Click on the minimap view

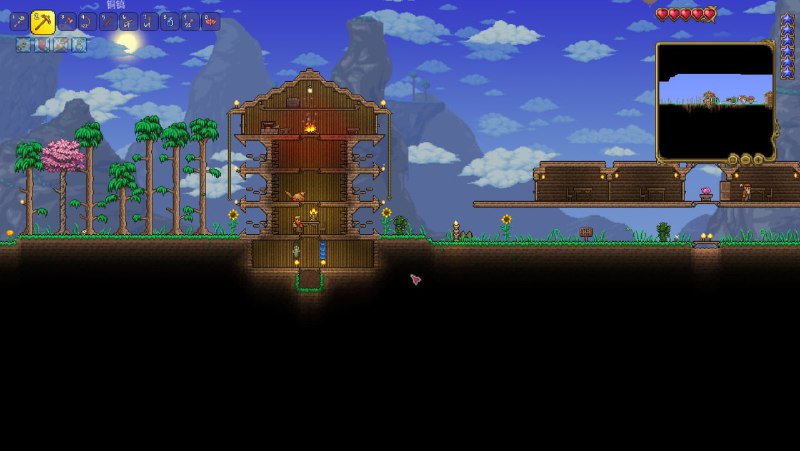tap(714, 100)
